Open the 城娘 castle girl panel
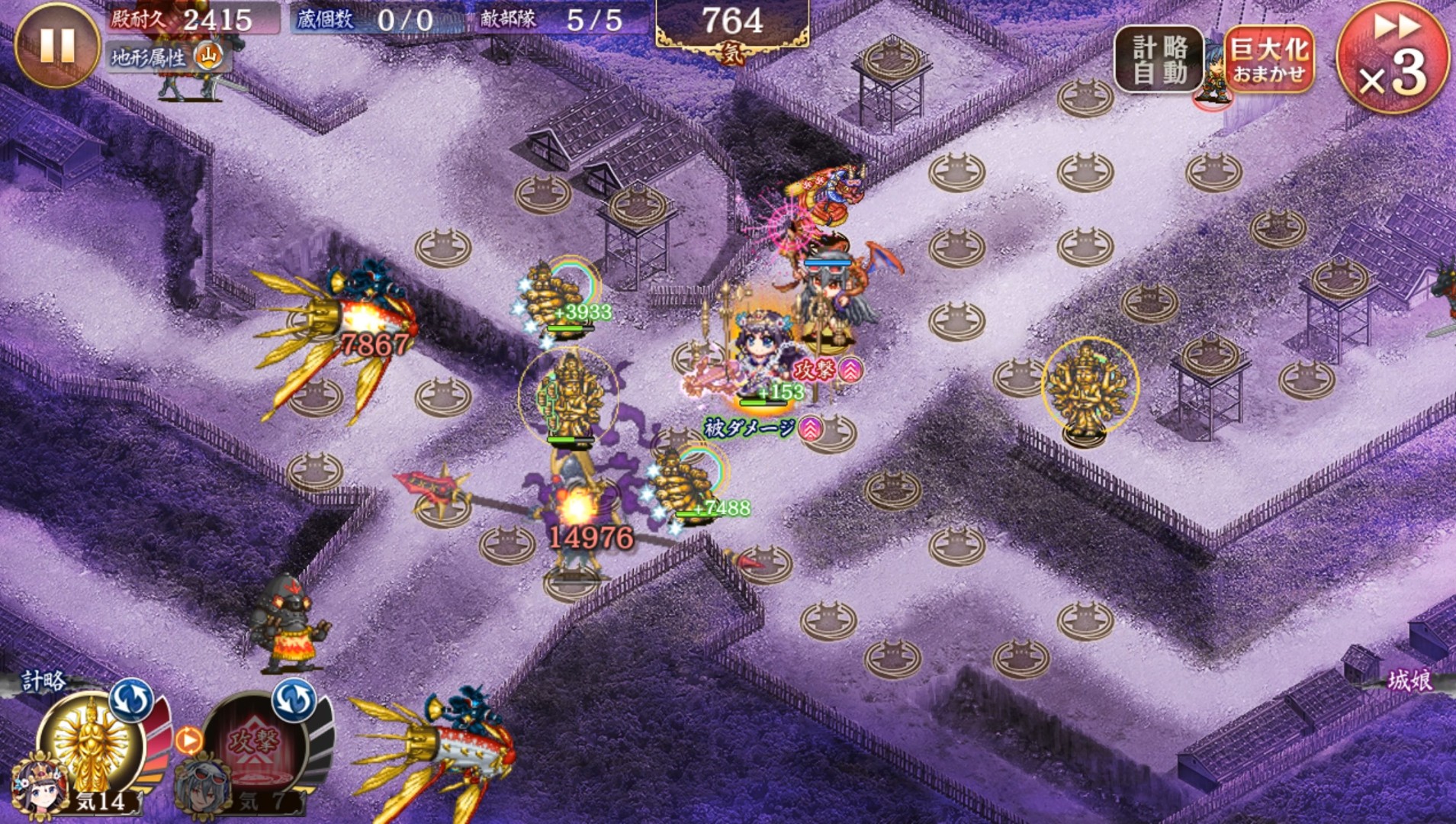The image size is (1456, 824). click(1408, 681)
